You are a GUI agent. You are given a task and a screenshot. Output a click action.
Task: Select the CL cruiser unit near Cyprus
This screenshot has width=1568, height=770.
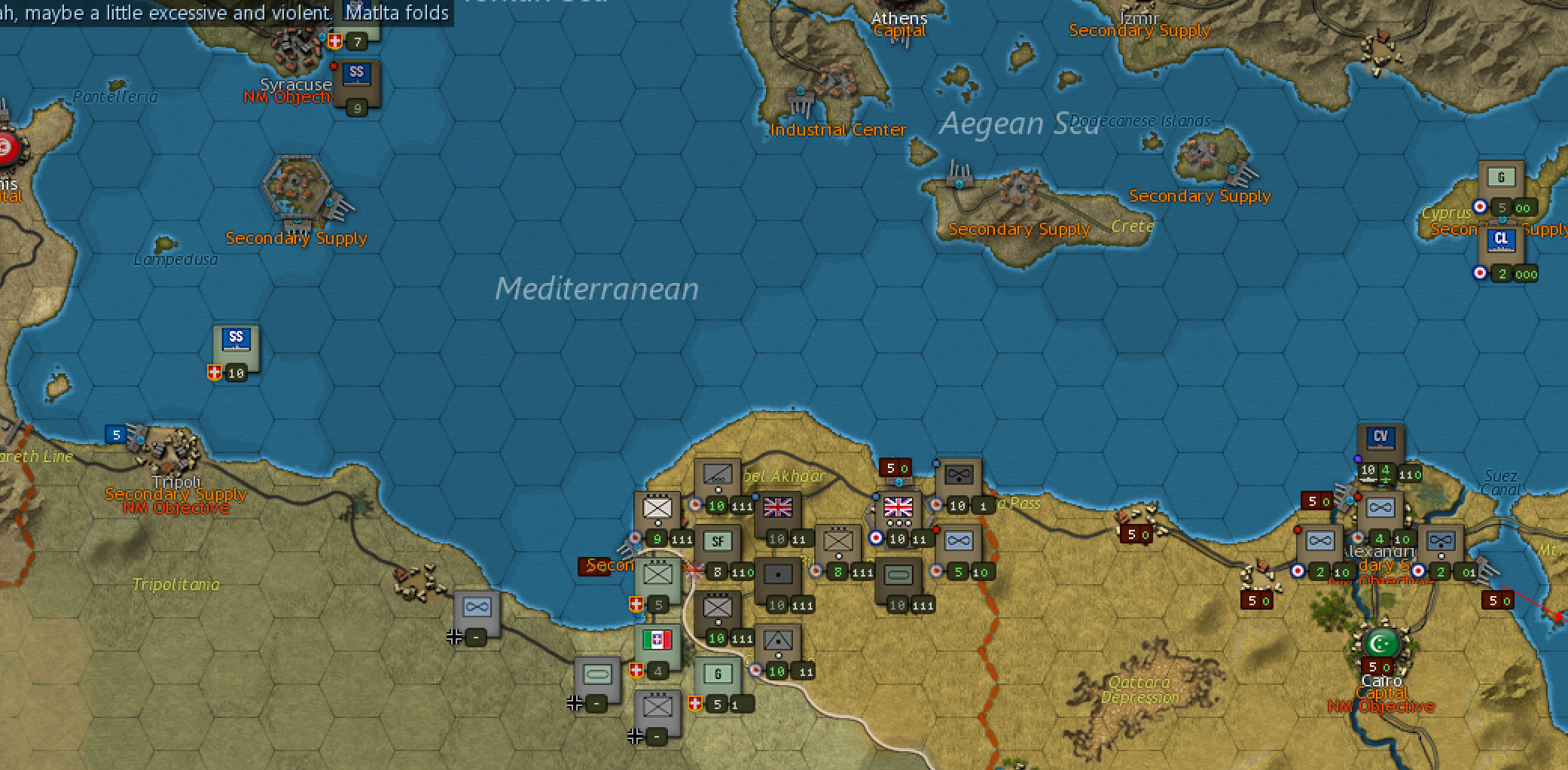(x=1502, y=239)
